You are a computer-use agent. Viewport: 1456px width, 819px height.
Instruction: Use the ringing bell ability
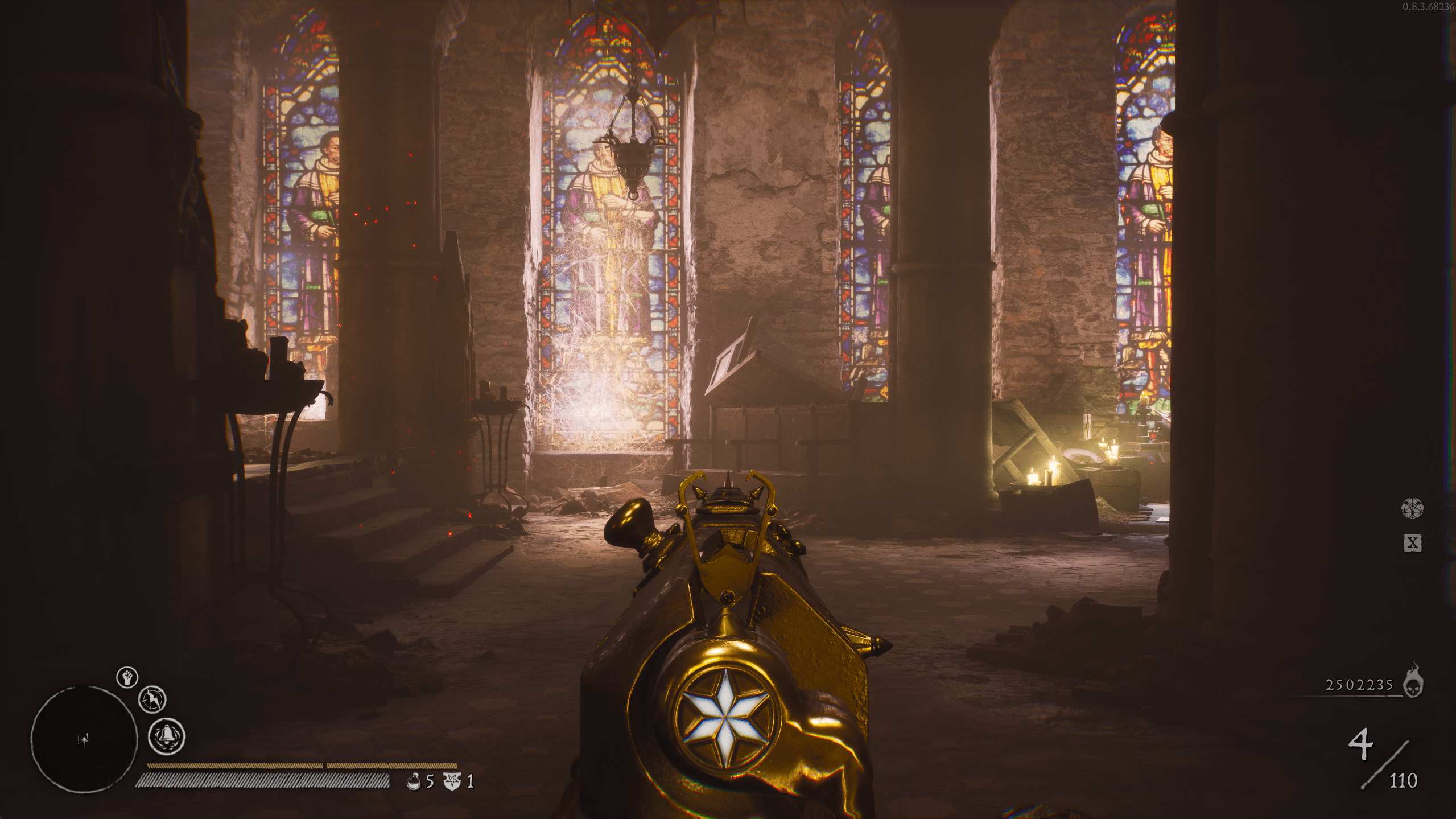(x=167, y=735)
